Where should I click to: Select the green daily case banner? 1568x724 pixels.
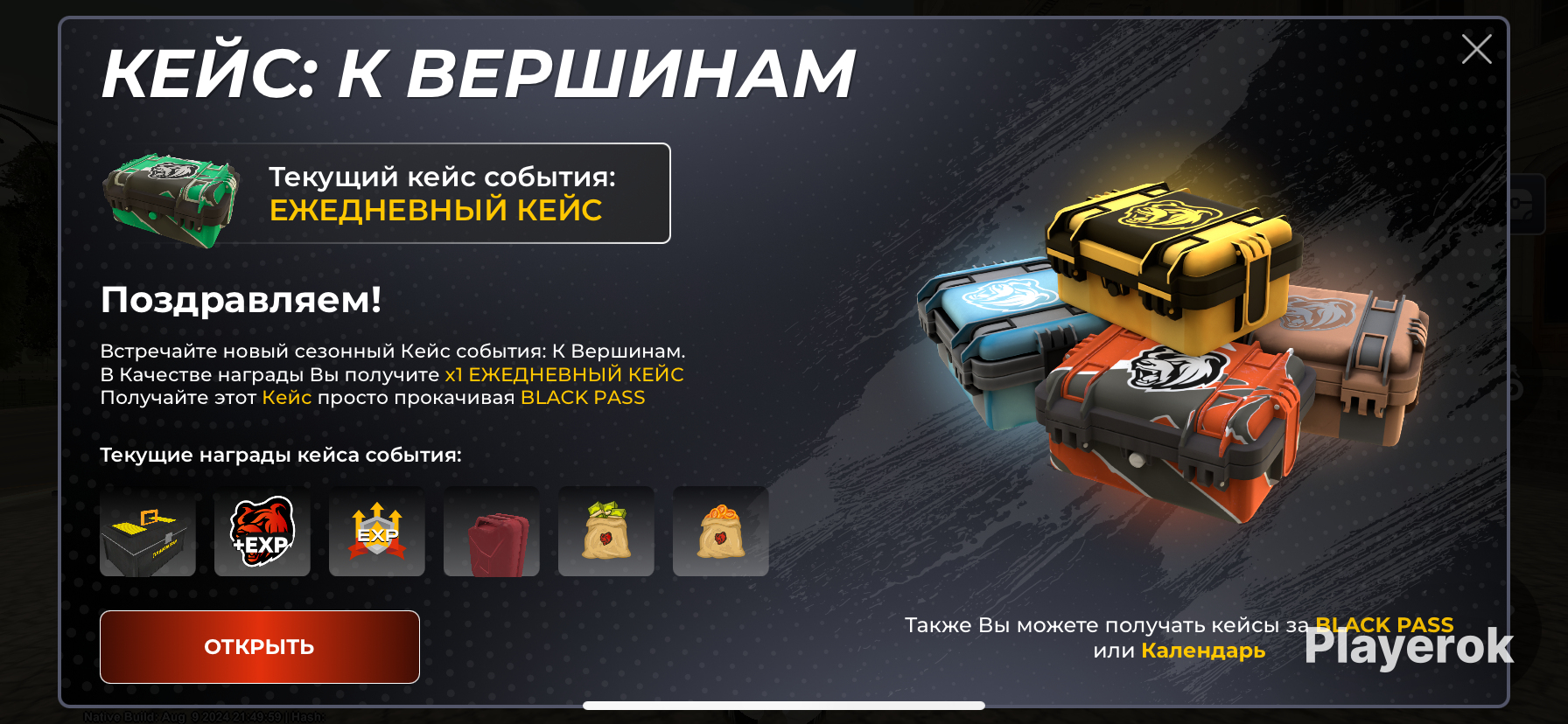click(386, 193)
